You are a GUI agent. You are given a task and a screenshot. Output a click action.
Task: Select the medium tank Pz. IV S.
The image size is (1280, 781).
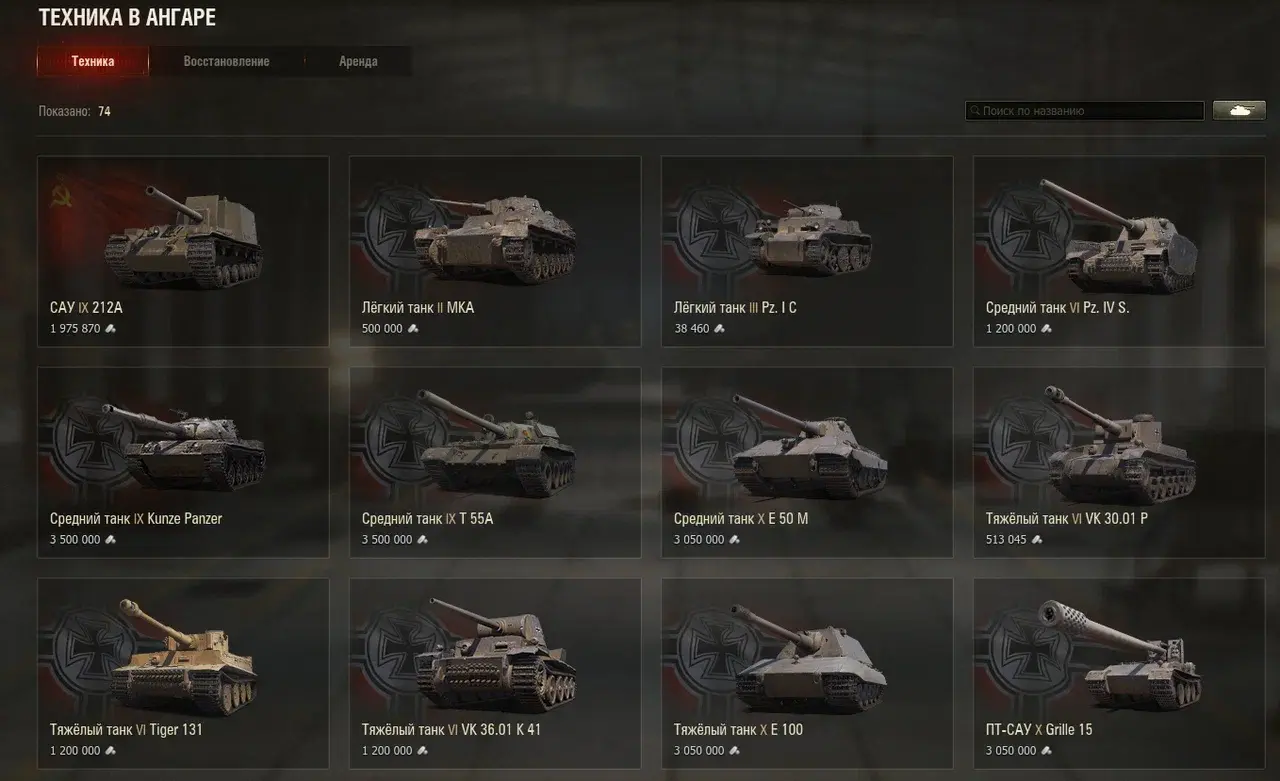[1119, 251]
